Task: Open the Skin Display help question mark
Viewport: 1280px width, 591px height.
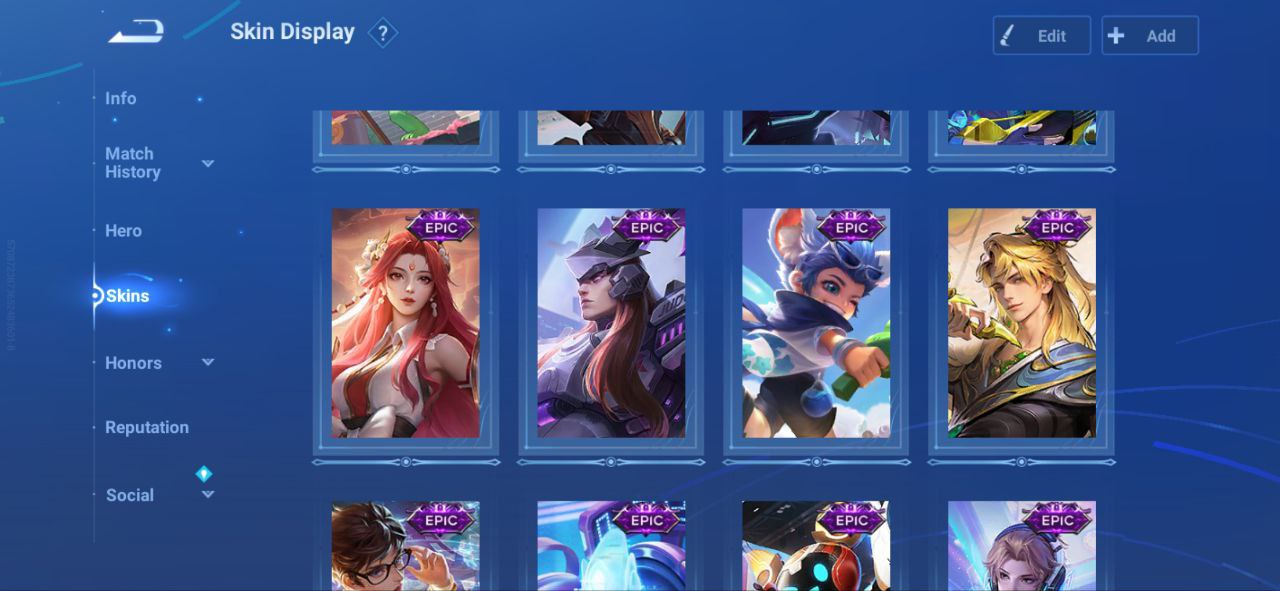Action: 382,33
